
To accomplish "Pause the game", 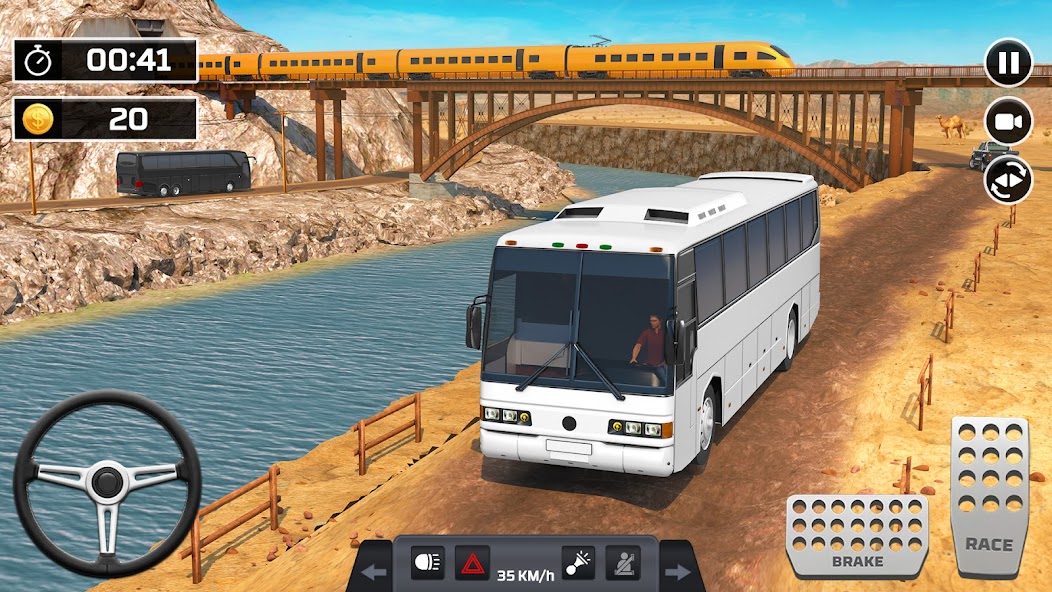I will 1008,63.
